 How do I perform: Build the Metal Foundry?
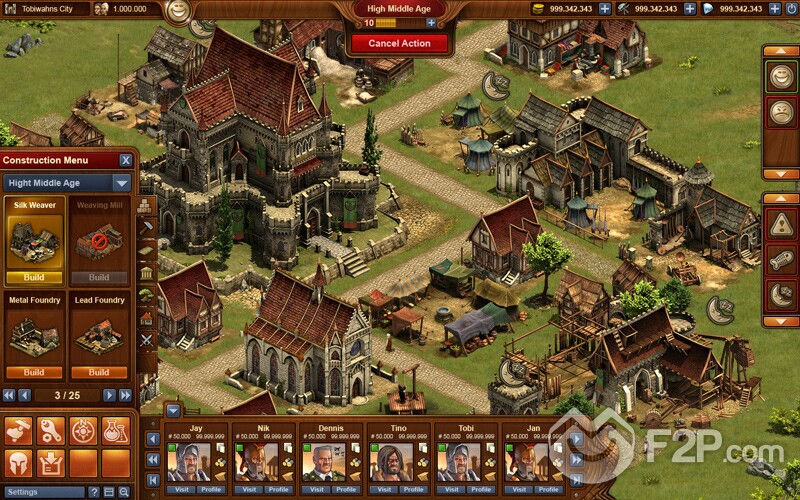(x=34, y=372)
